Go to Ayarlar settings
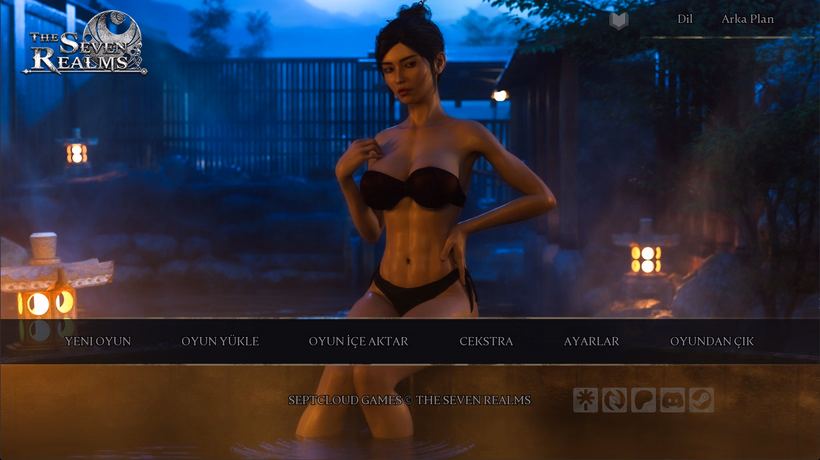This screenshot has width=820, height=460. pos(591,341)
